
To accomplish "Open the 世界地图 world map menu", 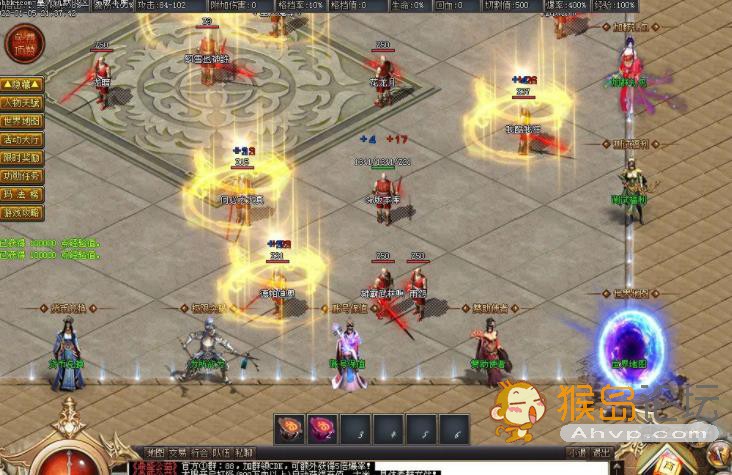I will click(22, 121).
